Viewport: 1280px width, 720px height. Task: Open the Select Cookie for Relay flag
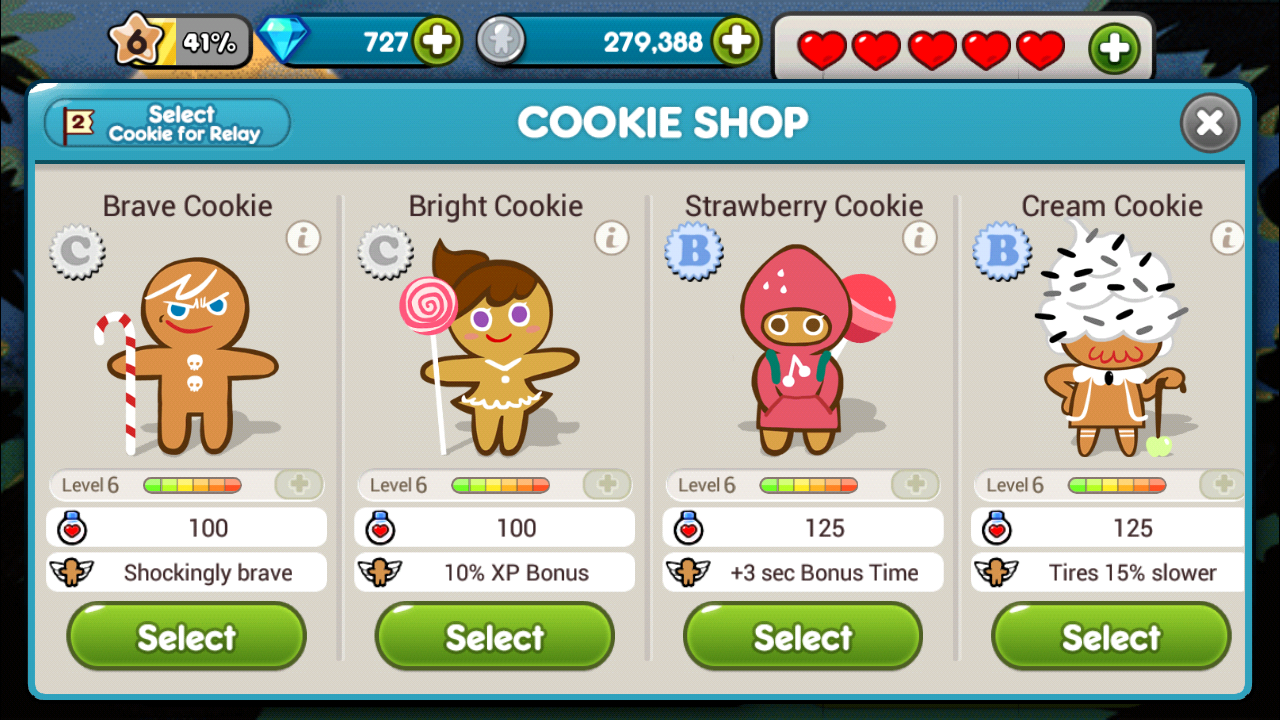(x=166, y=123)
